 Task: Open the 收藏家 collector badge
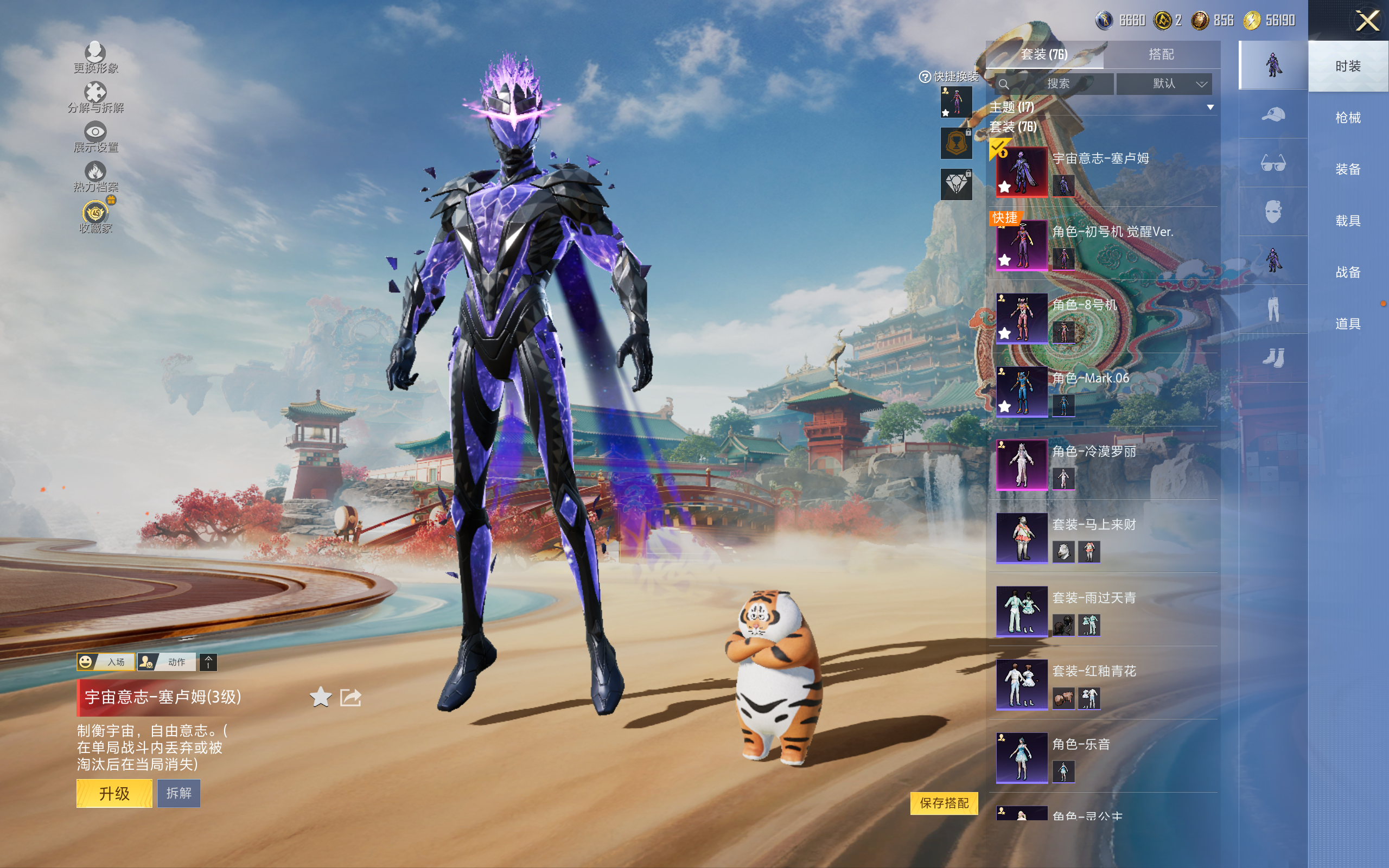coord(95,218)
